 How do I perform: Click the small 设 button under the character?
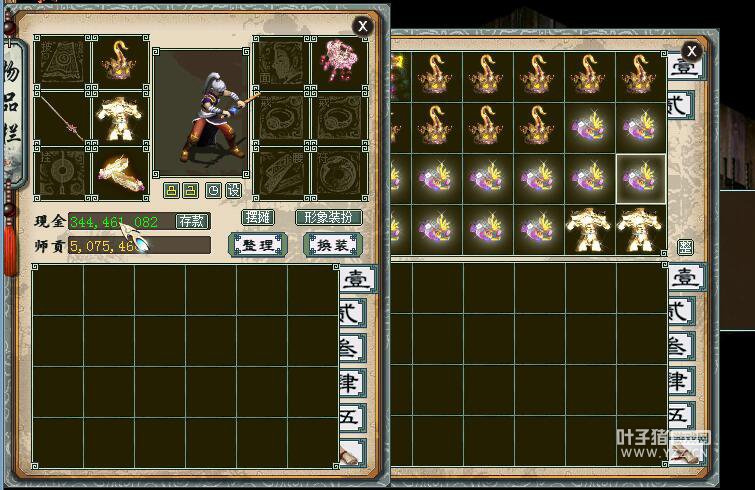tap(233, 190)
